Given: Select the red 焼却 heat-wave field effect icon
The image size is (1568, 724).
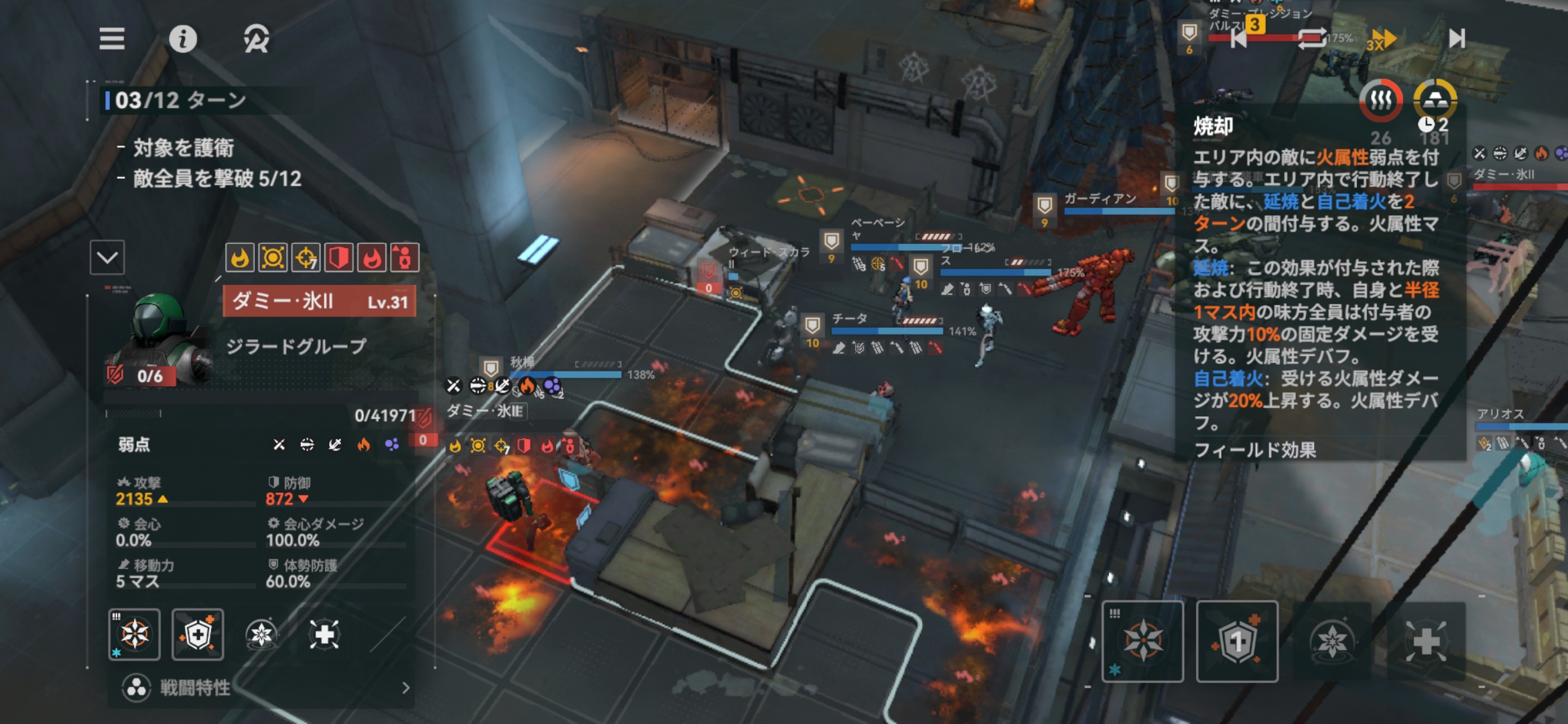Looking at the screenshot, I should coord(1380,101).
